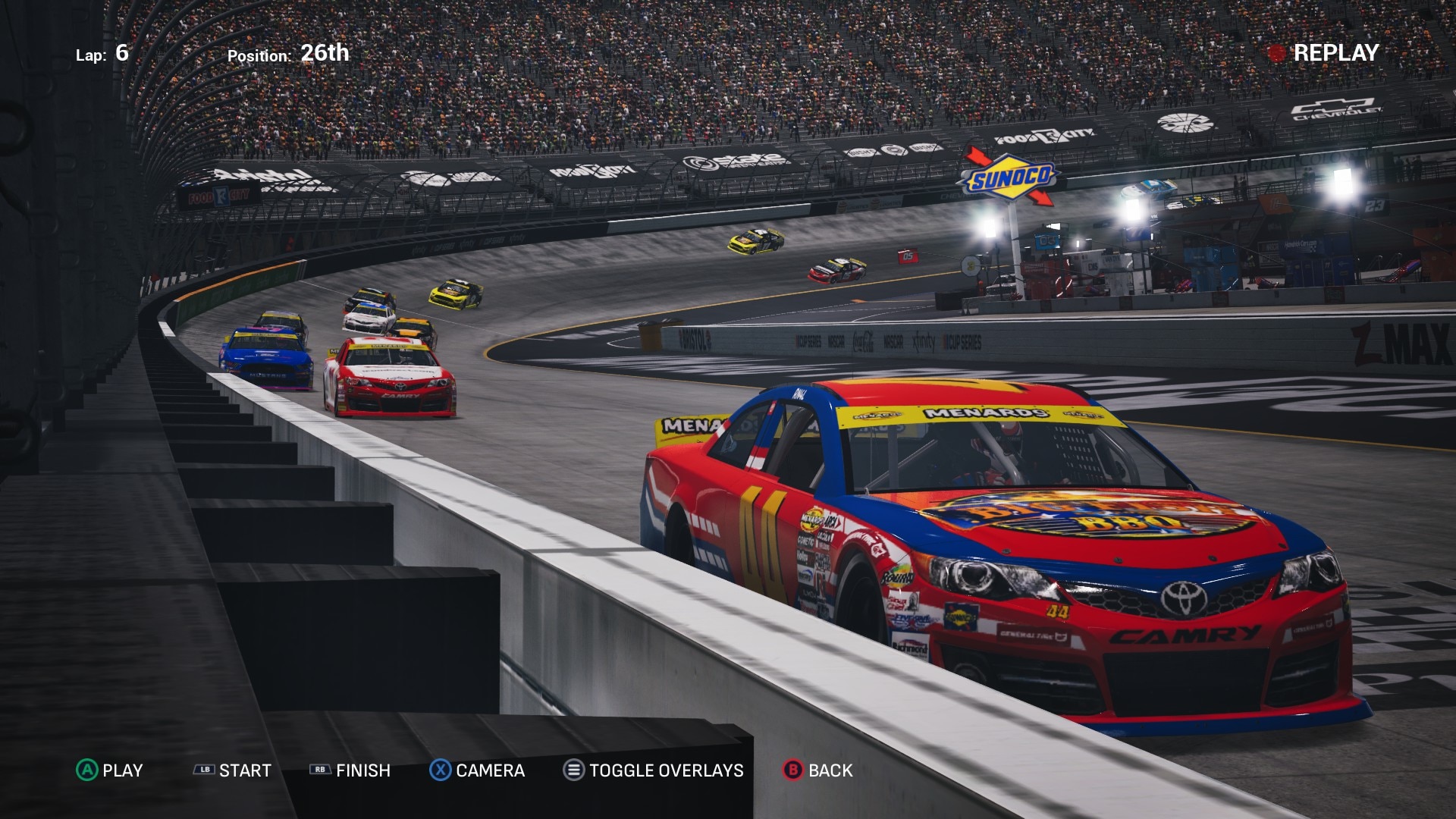Jump to the replay START

[x=233, y=770]
